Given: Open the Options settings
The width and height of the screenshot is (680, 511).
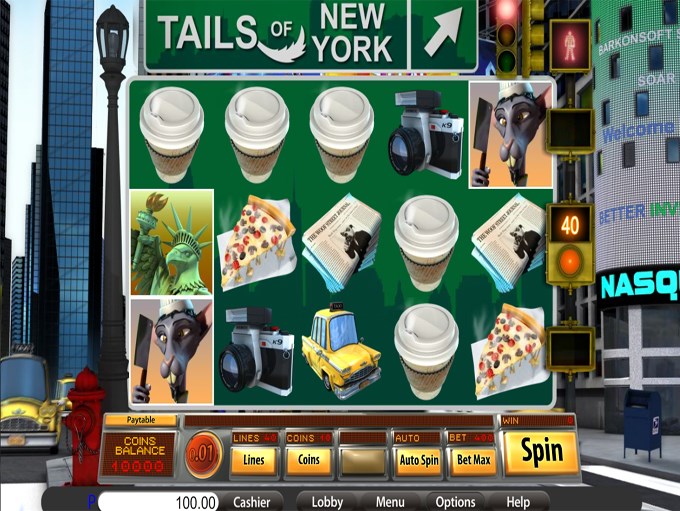Looking at the screenshot, I should (455, 502).
